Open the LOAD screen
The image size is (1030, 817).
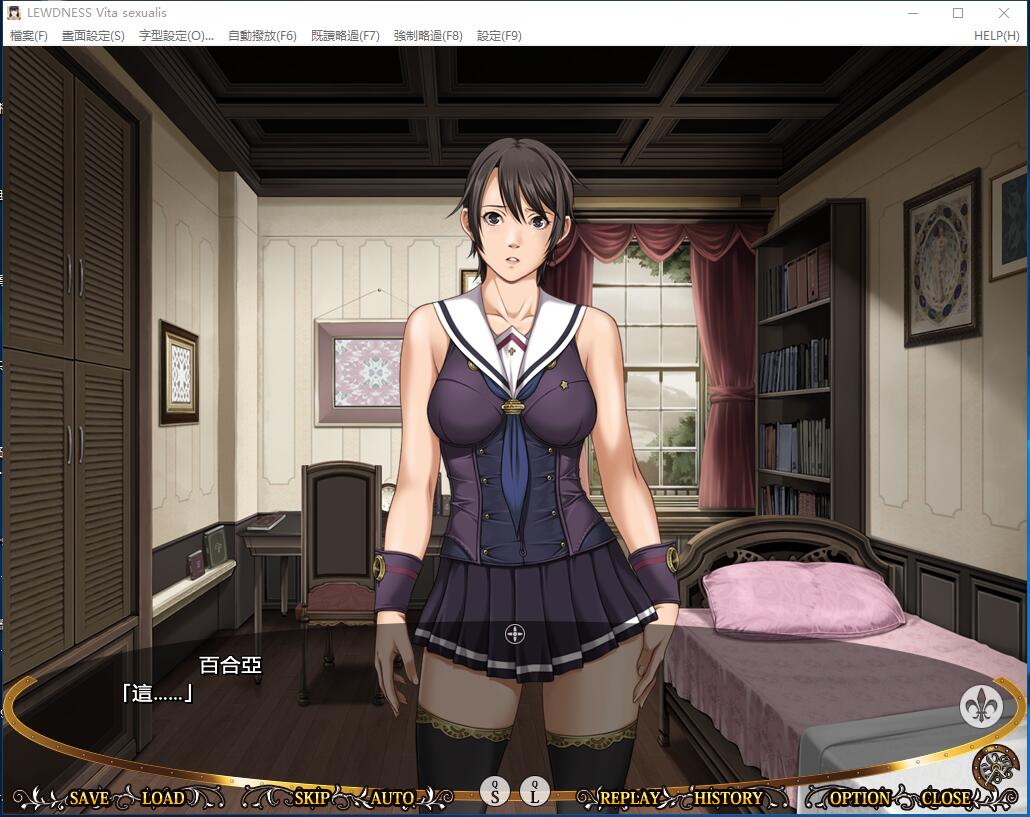pos(163,798)
